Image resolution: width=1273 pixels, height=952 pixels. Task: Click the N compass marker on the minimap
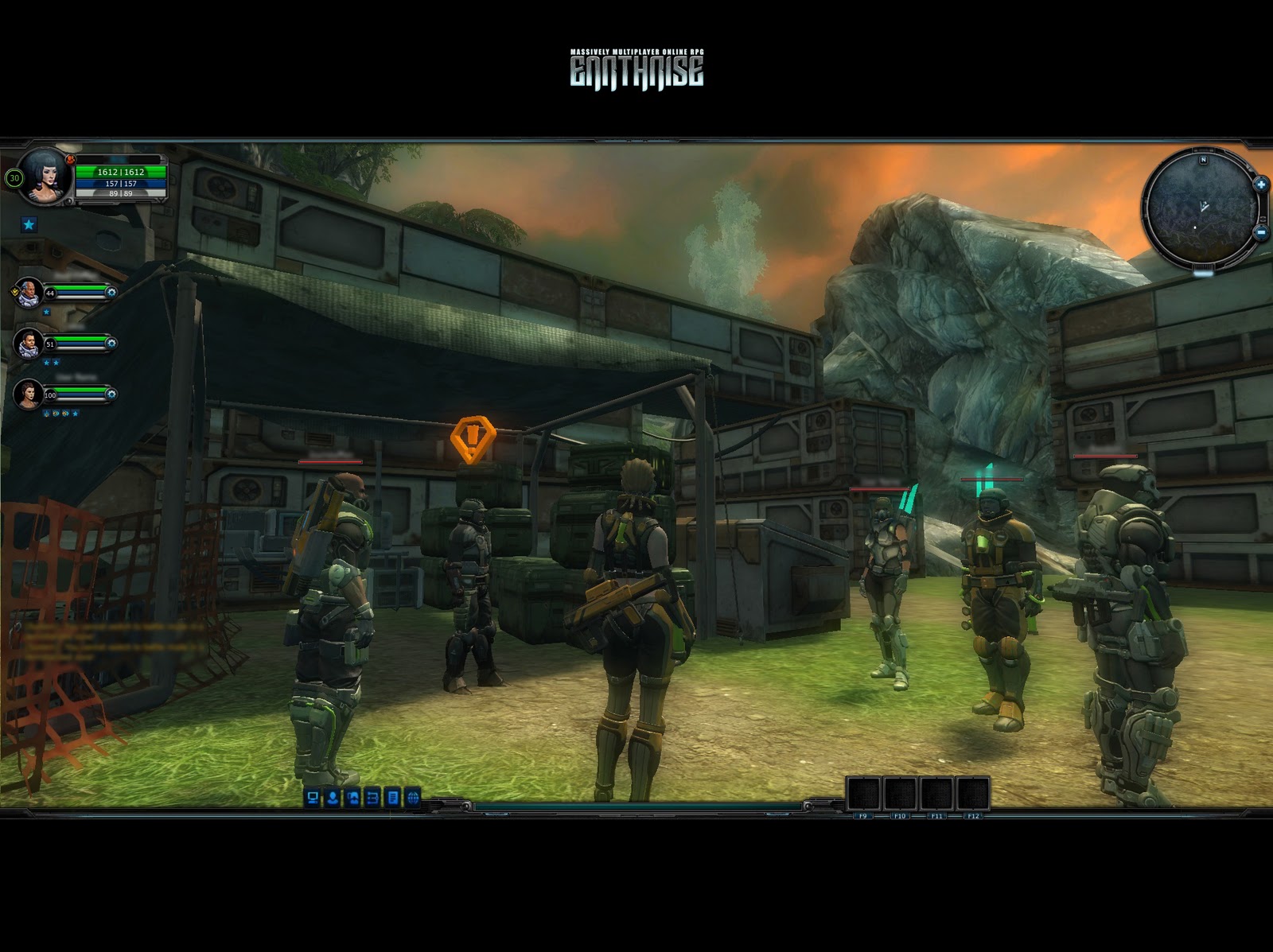(x=1204, y=160)
